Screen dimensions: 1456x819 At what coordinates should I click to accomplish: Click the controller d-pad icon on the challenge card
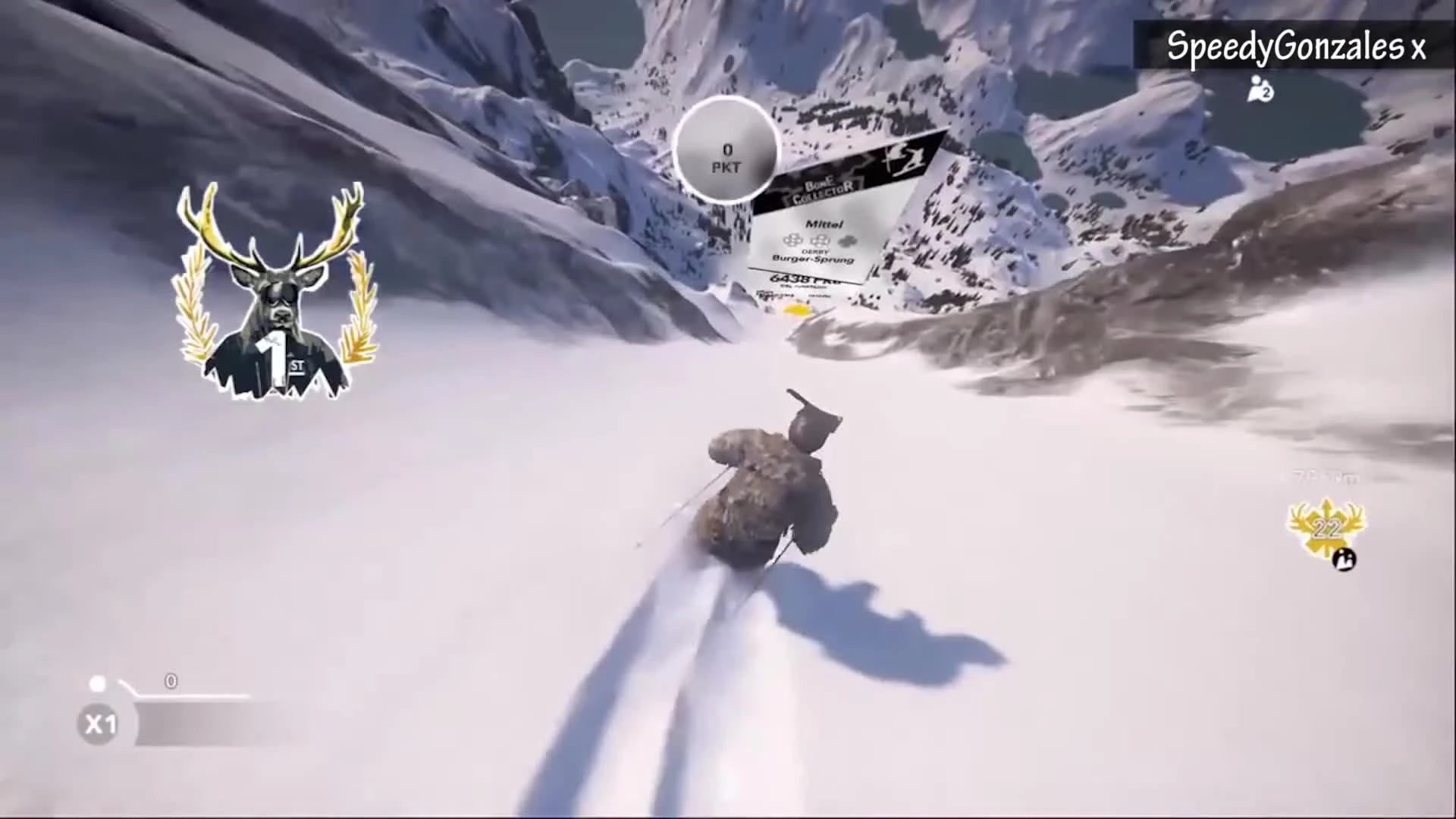[x=792, y=240]
